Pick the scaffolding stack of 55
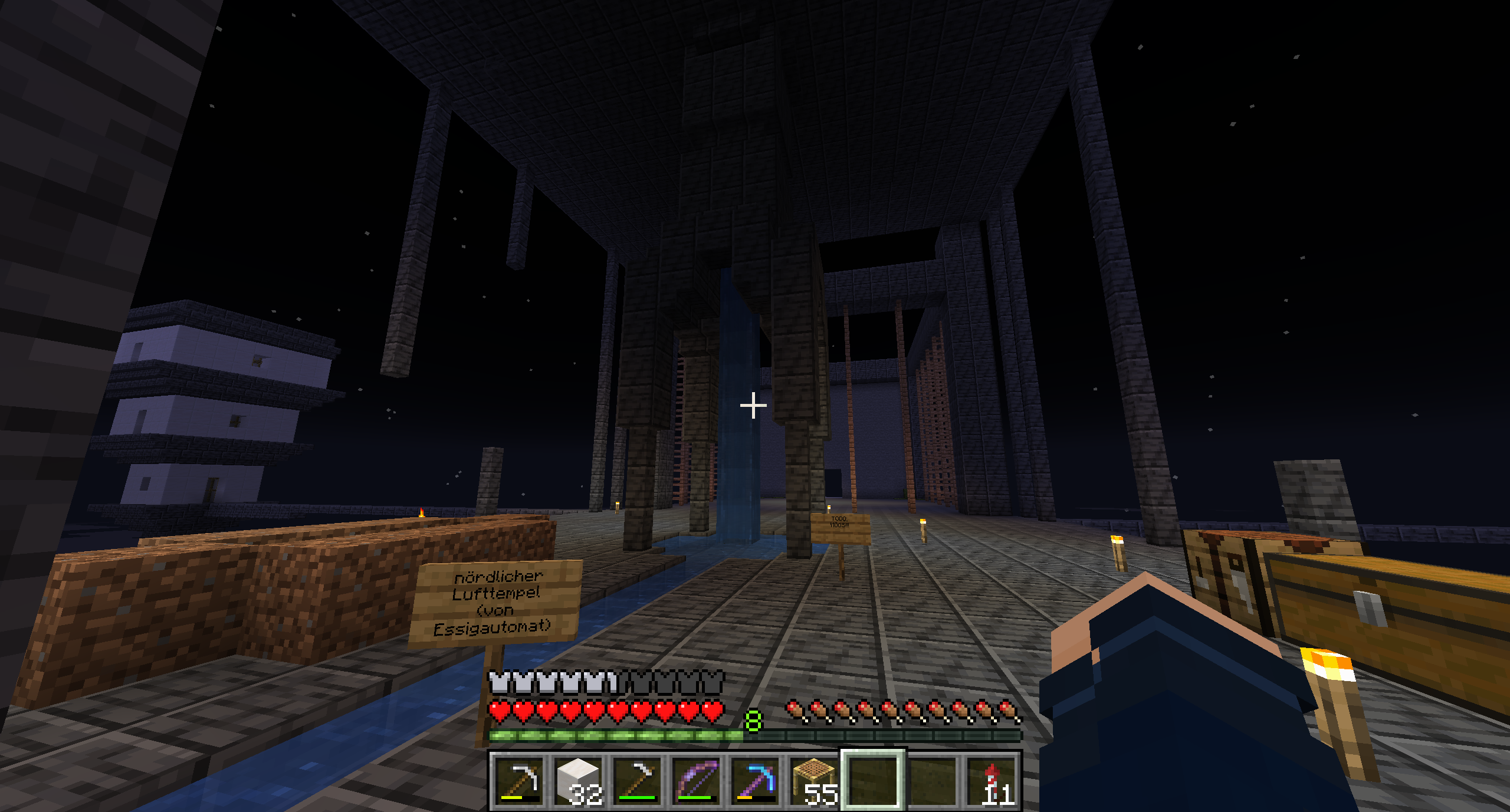 click(815, 781)
